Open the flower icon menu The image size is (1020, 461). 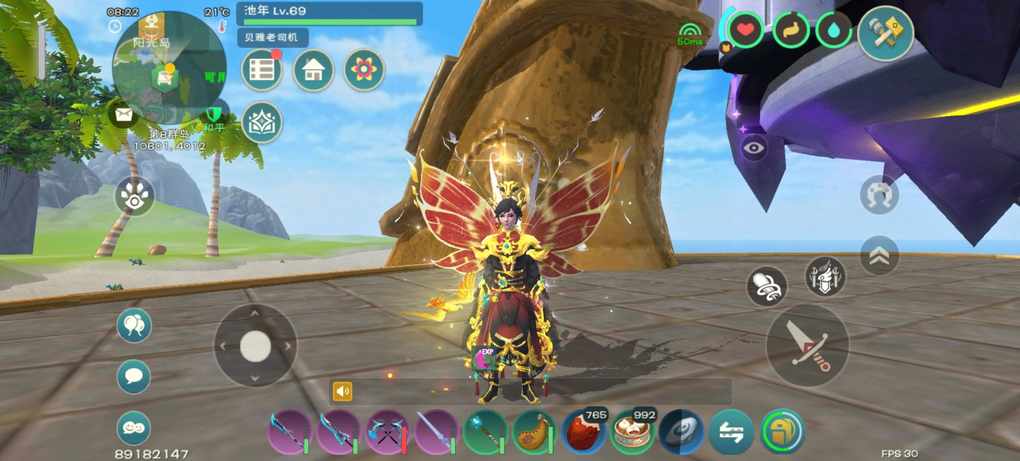click(x=364, y=70)
